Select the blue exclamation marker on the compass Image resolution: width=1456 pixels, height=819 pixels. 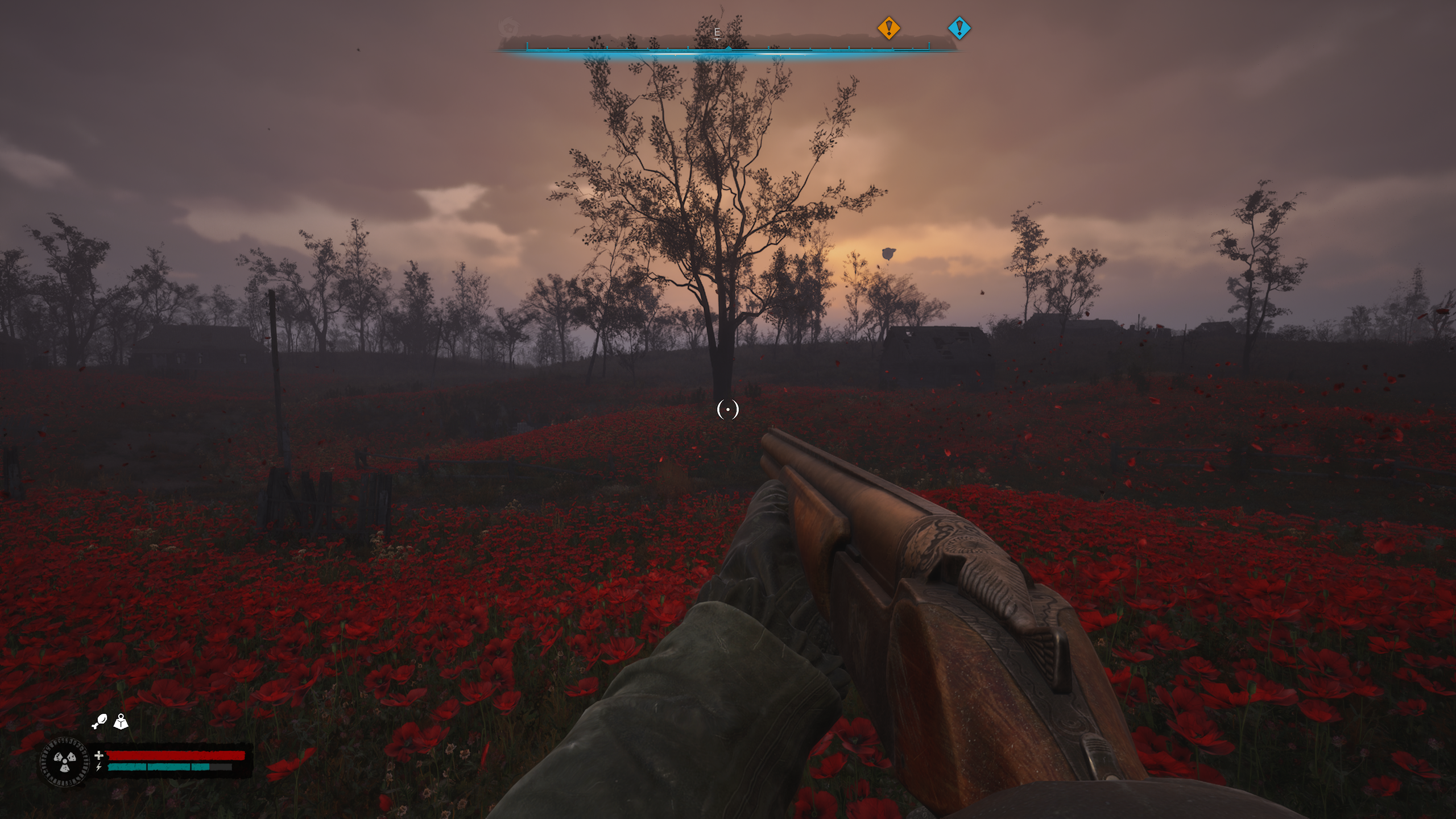(959, 28)
